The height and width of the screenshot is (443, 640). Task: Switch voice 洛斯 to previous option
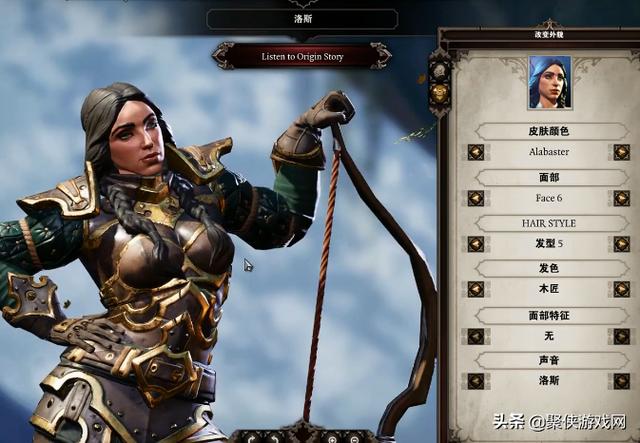[x=476, y=382]
